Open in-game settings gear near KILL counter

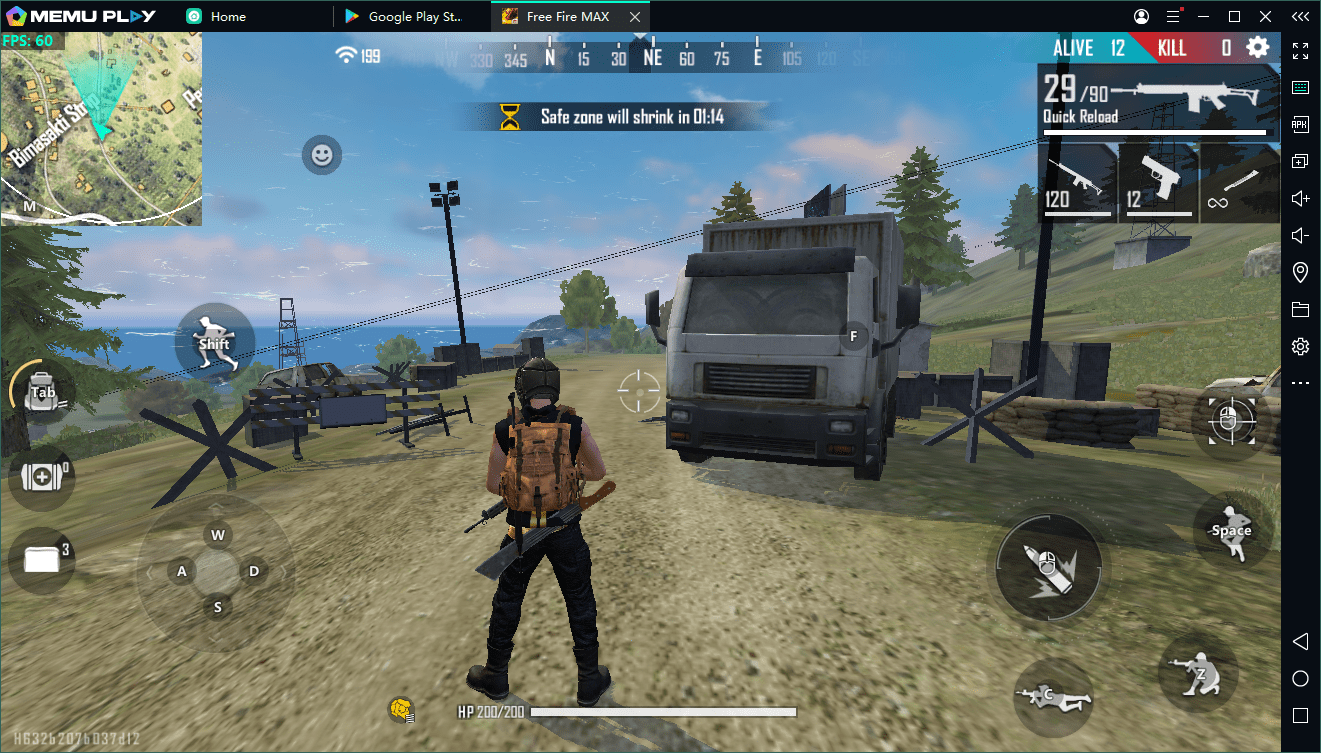[1257, 46]
